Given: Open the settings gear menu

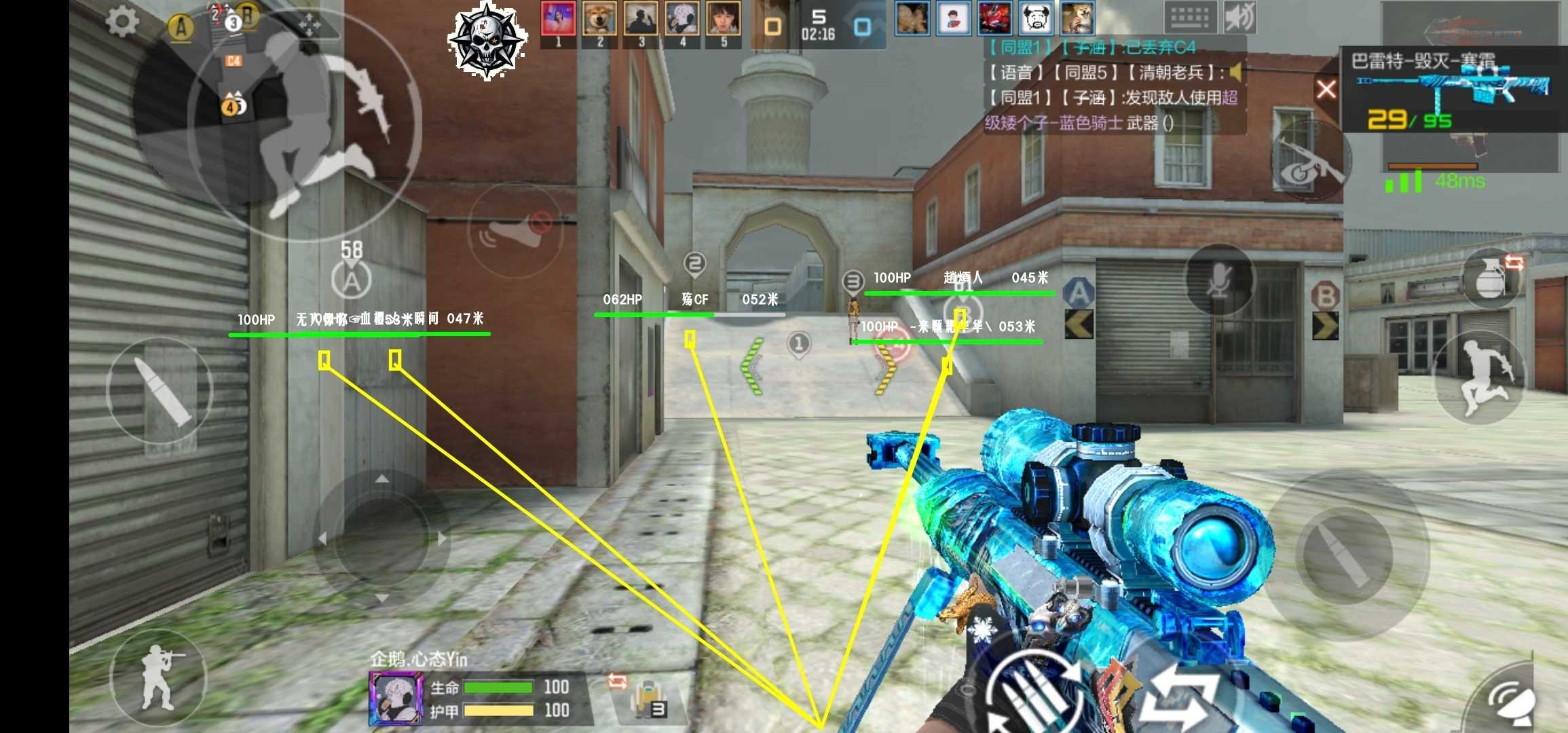Looking at the screenshot, I should click(122, 22).
